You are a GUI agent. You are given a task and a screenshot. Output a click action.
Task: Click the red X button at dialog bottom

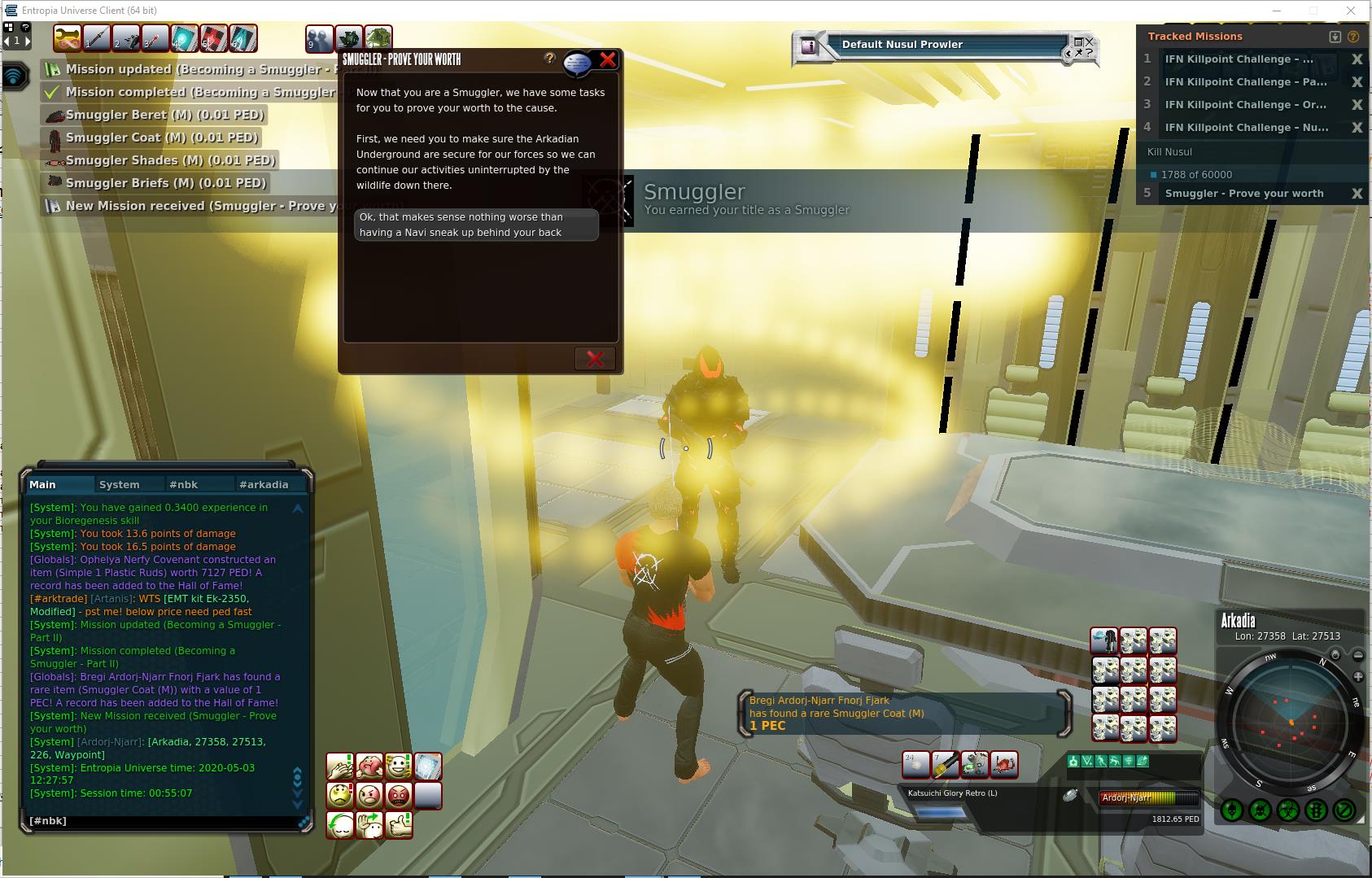(595, 359)
